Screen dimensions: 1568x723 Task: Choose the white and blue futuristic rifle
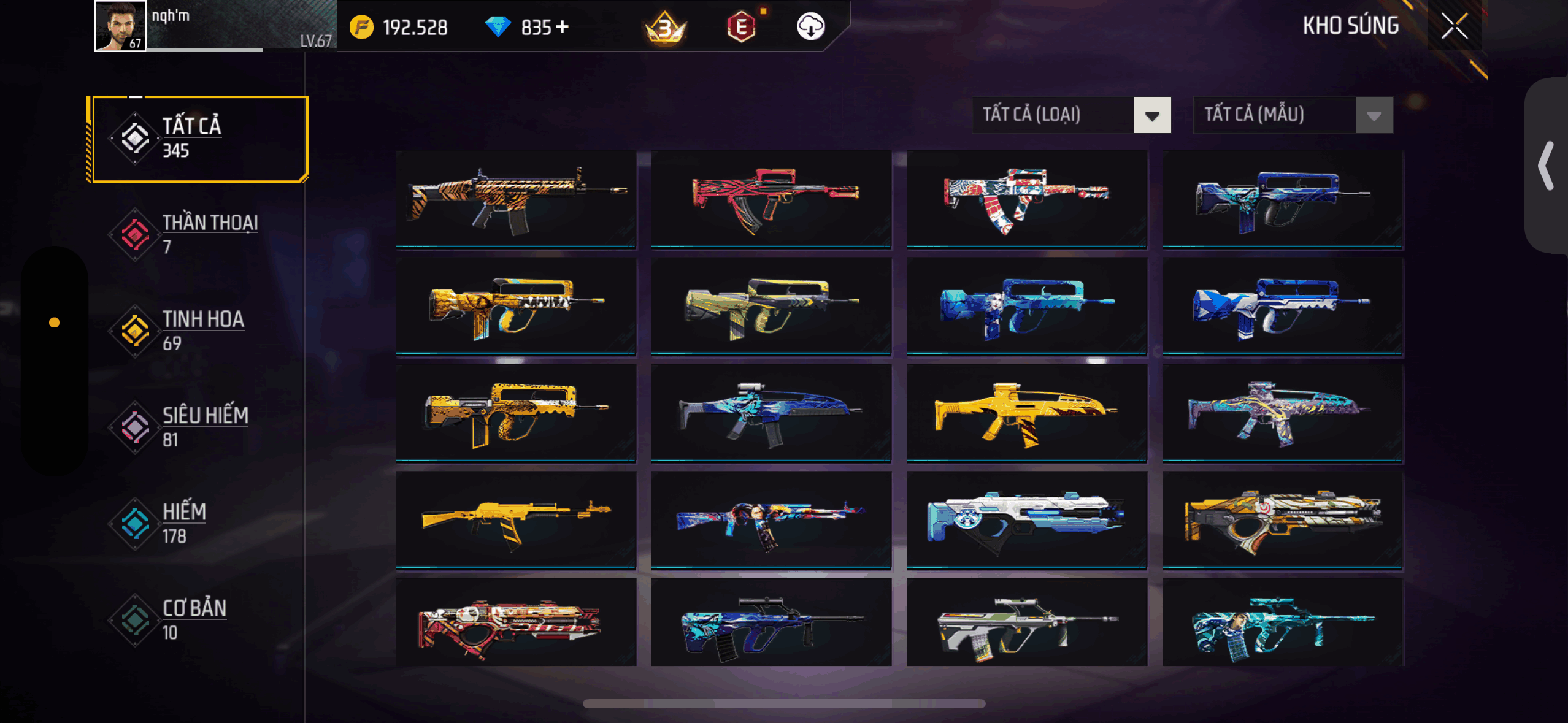click(x=1026, y=519)
